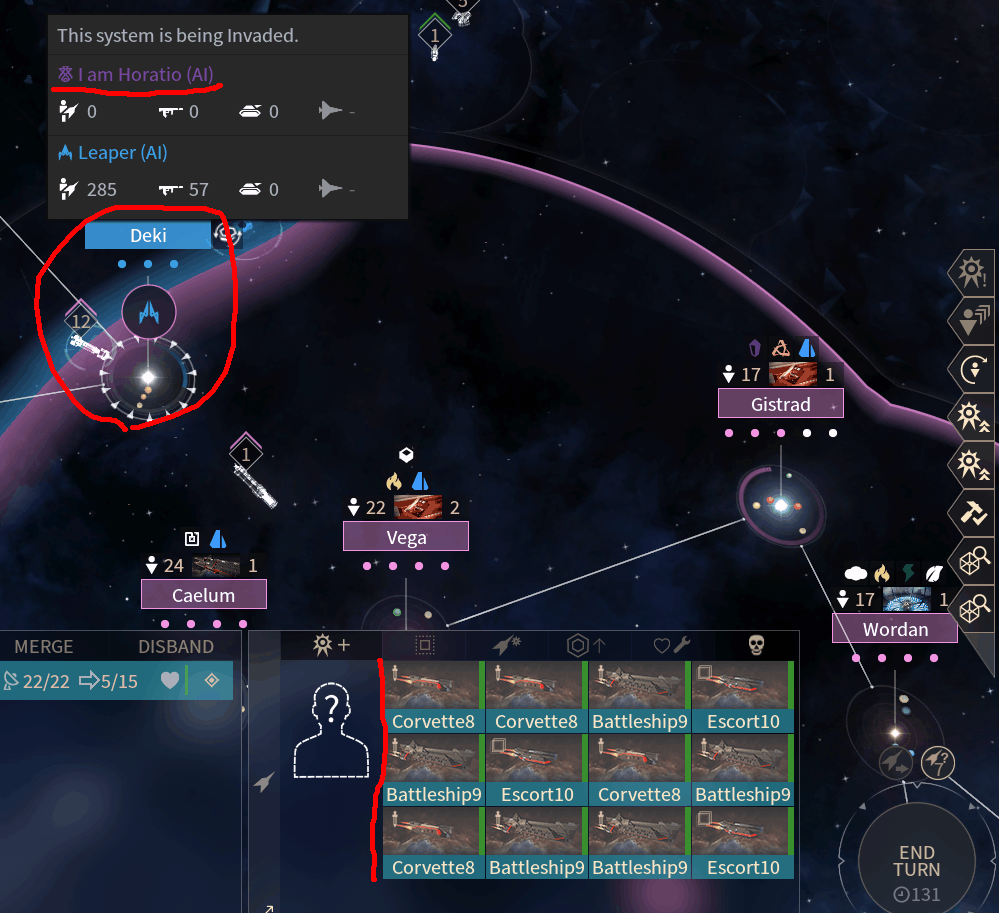
Task: Open the star with exclamation notification
Action: (x=971, y=272)
